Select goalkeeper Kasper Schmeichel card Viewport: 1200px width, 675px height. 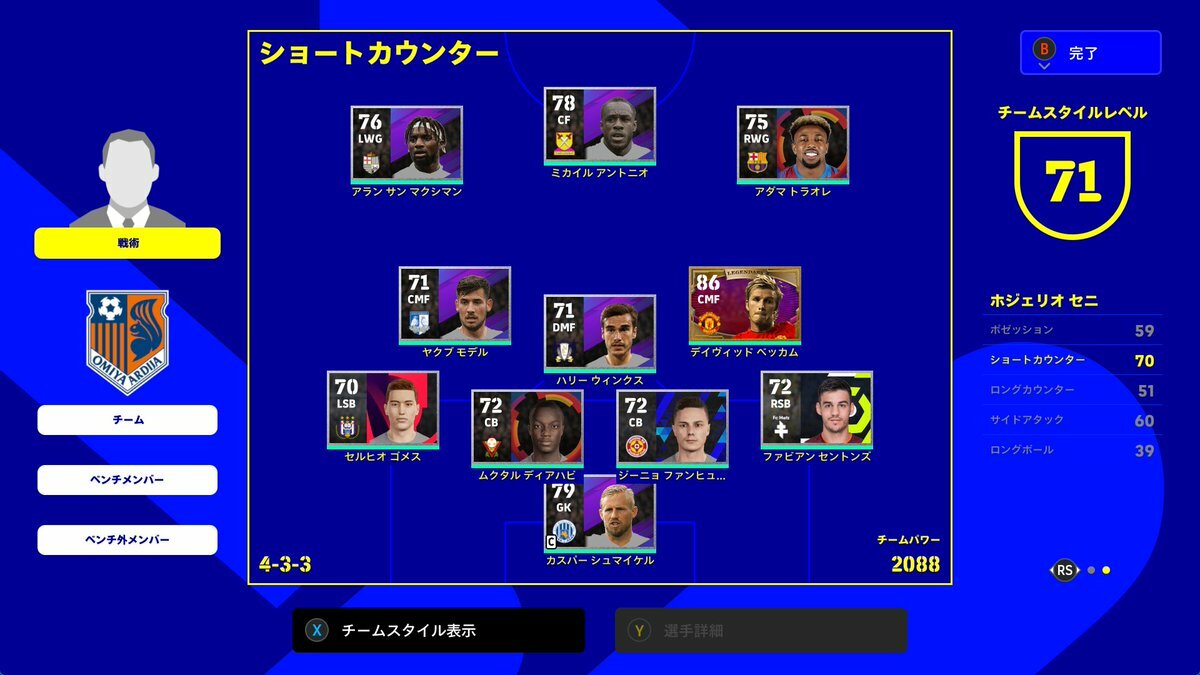click(599, 515)
